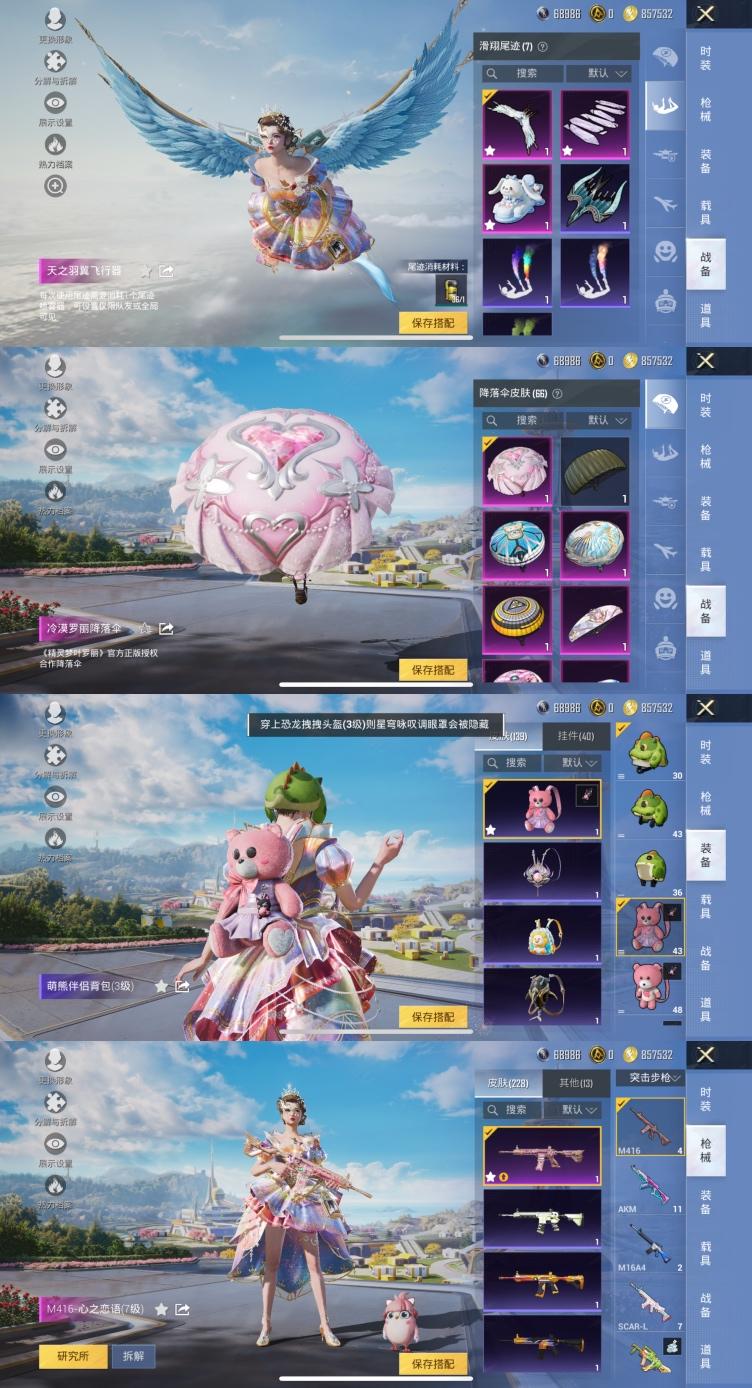
Task: Open the 突击步枪 weapon type dropdown
Action: pos(650,1078)
